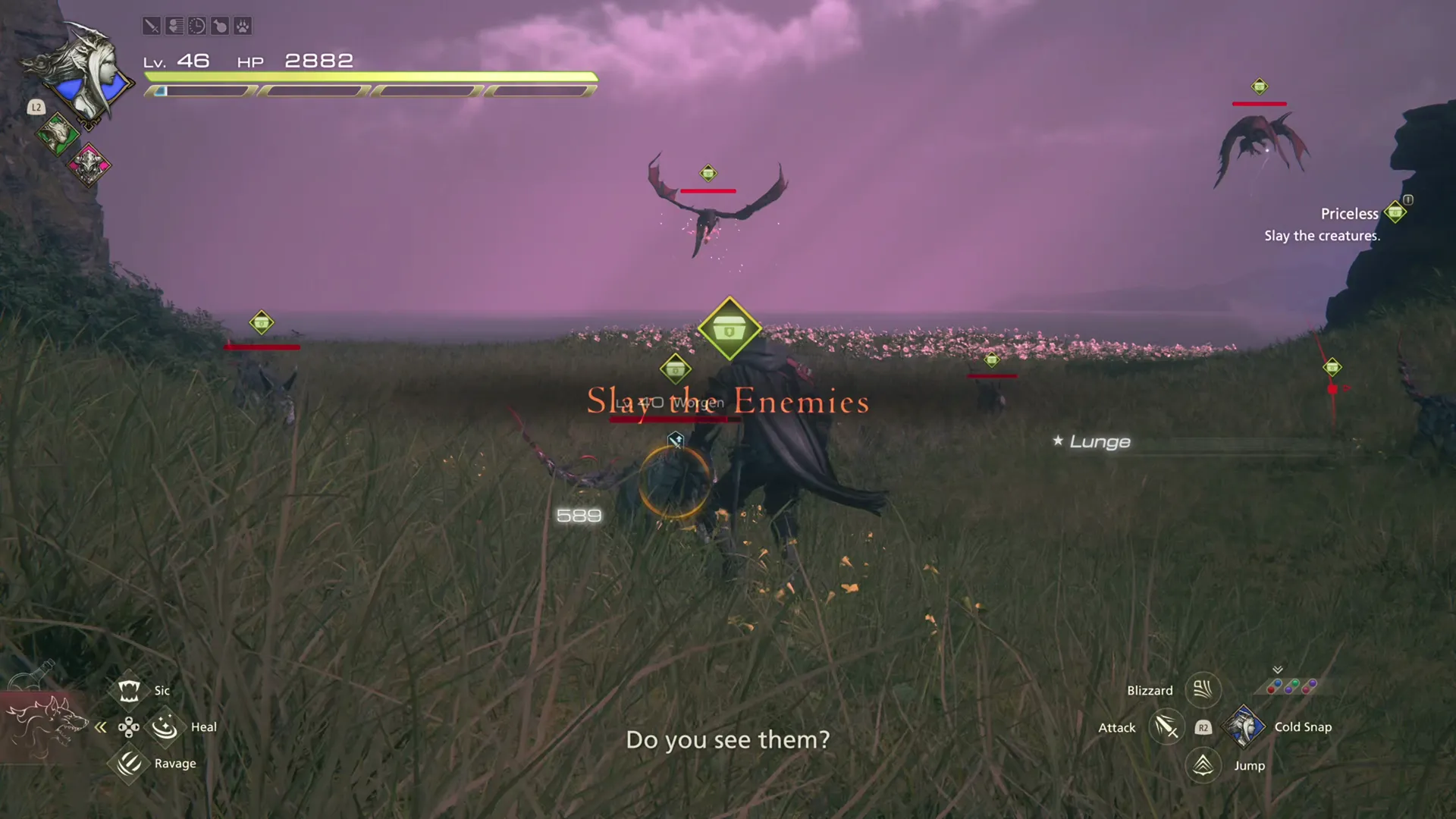The height and width of the screenshot is (819, 1456).
Task: Click the potion flask icon near the HP bar
Action: (x=219, y=26)
